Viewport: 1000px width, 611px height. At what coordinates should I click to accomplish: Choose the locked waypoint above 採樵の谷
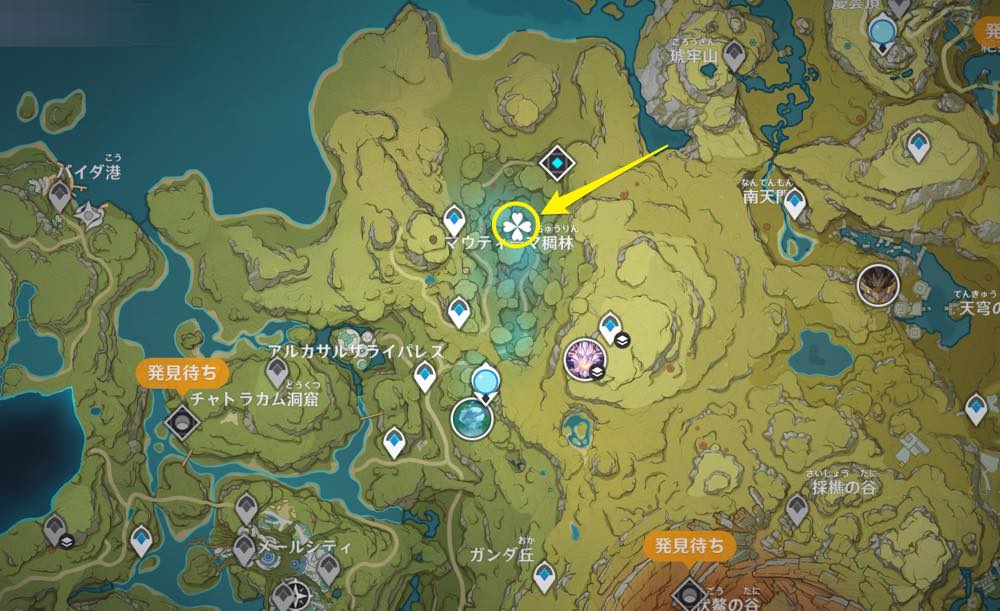(x=797, y=507)
